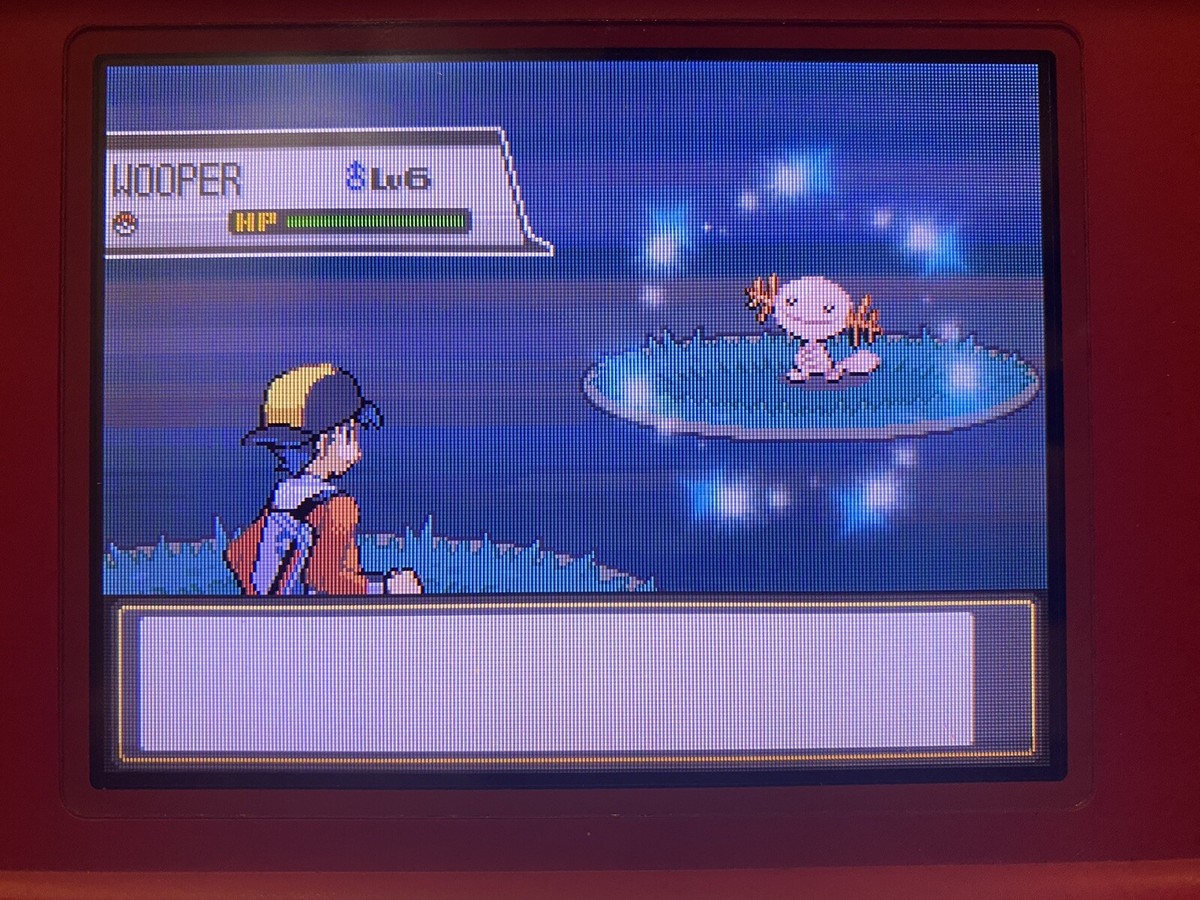
Task: Click the empty battle message box
Action: tap(556, 681)
